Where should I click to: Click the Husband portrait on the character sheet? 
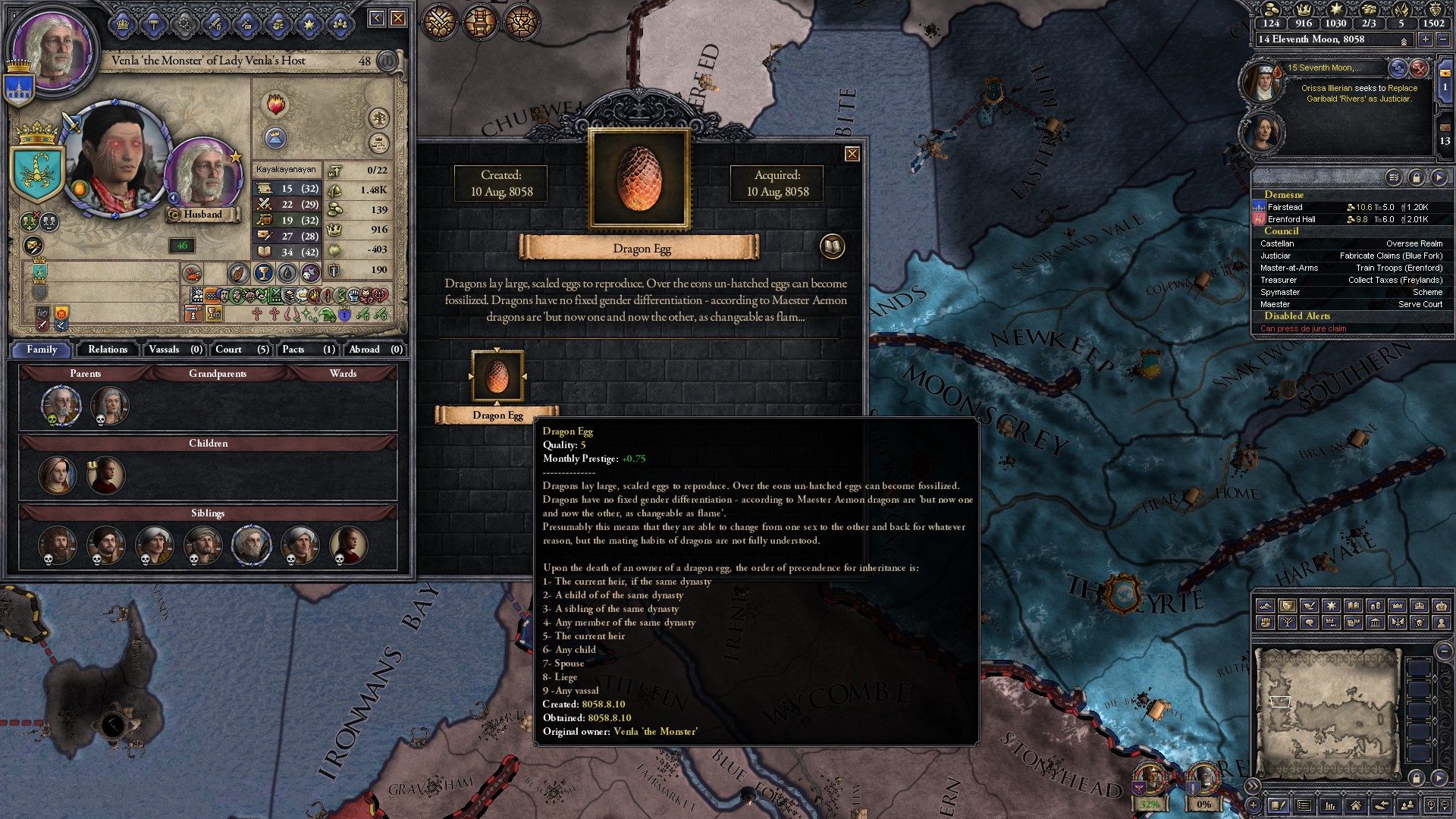(x=202, y=171)
